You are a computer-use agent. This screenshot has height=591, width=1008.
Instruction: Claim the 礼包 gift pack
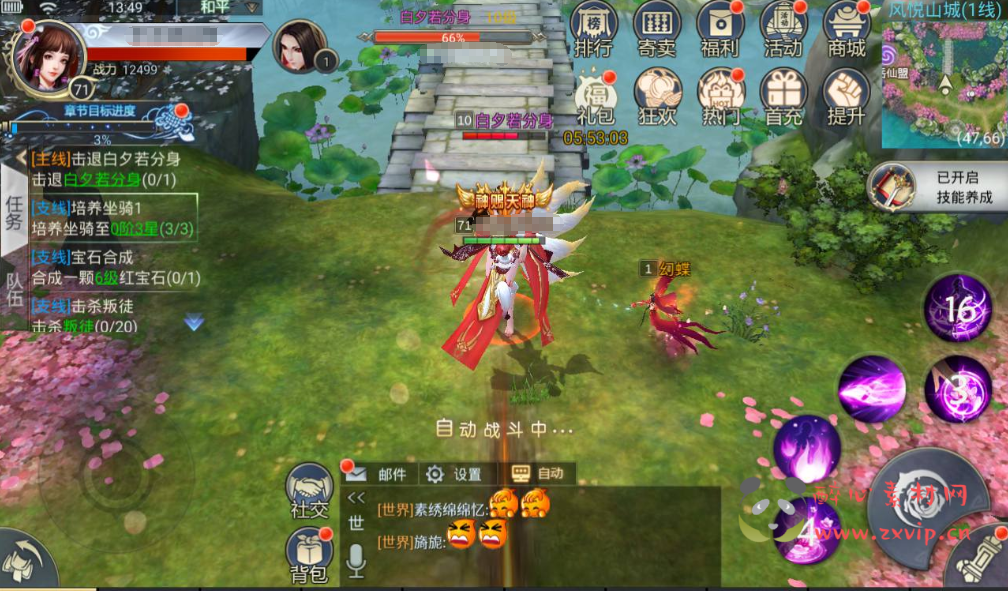pyautogui.click(x=595, y=97)
